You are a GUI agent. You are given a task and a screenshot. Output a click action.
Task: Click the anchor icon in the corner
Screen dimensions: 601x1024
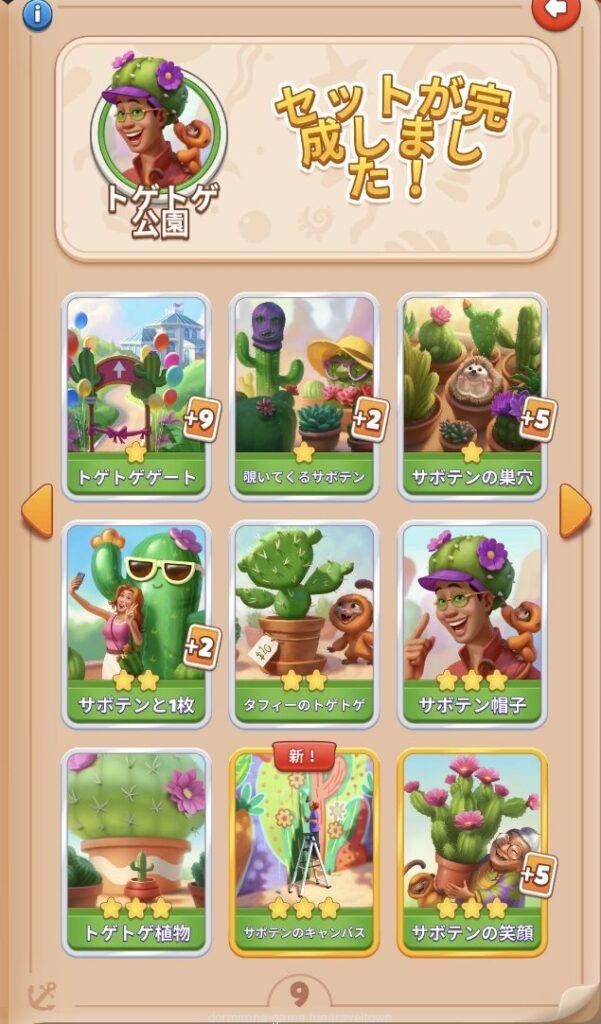[41, 996]
